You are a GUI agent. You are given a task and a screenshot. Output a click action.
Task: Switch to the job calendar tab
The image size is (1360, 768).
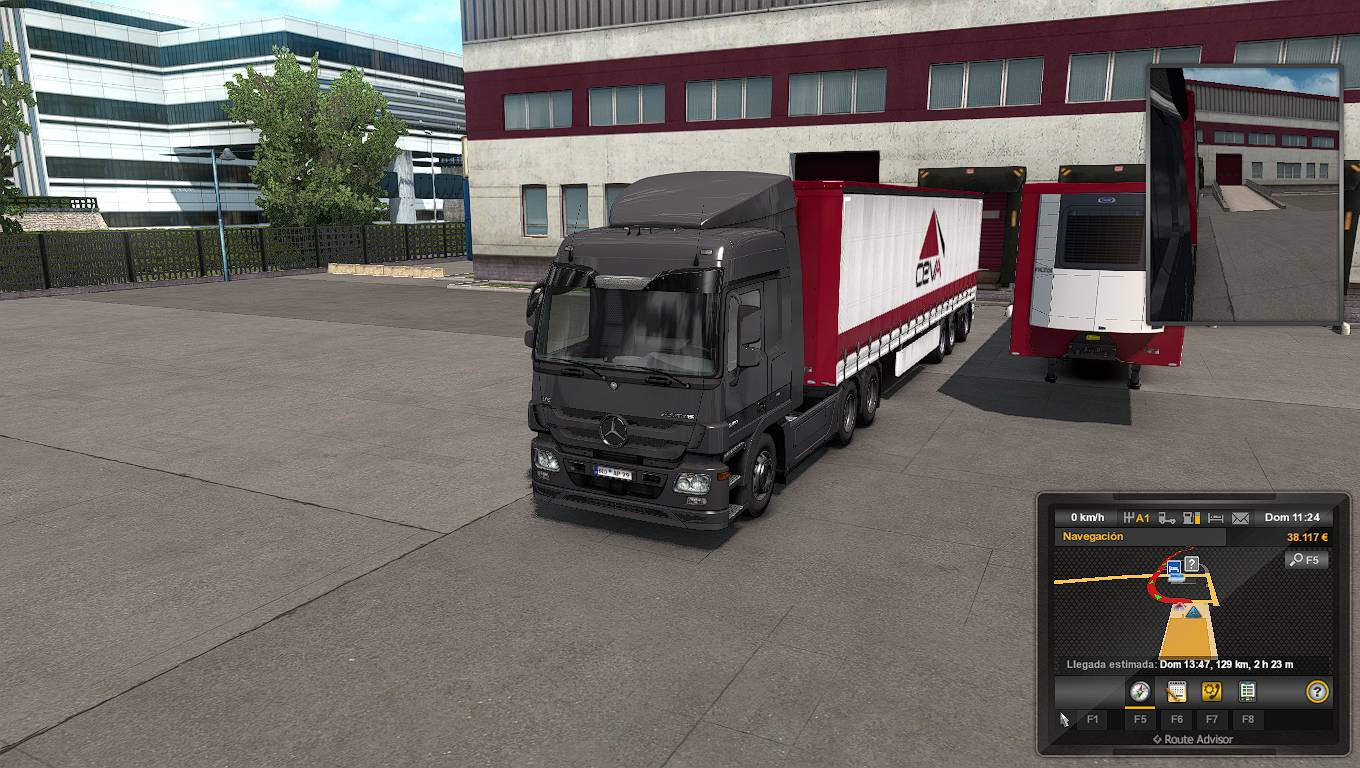point(1176,691)
